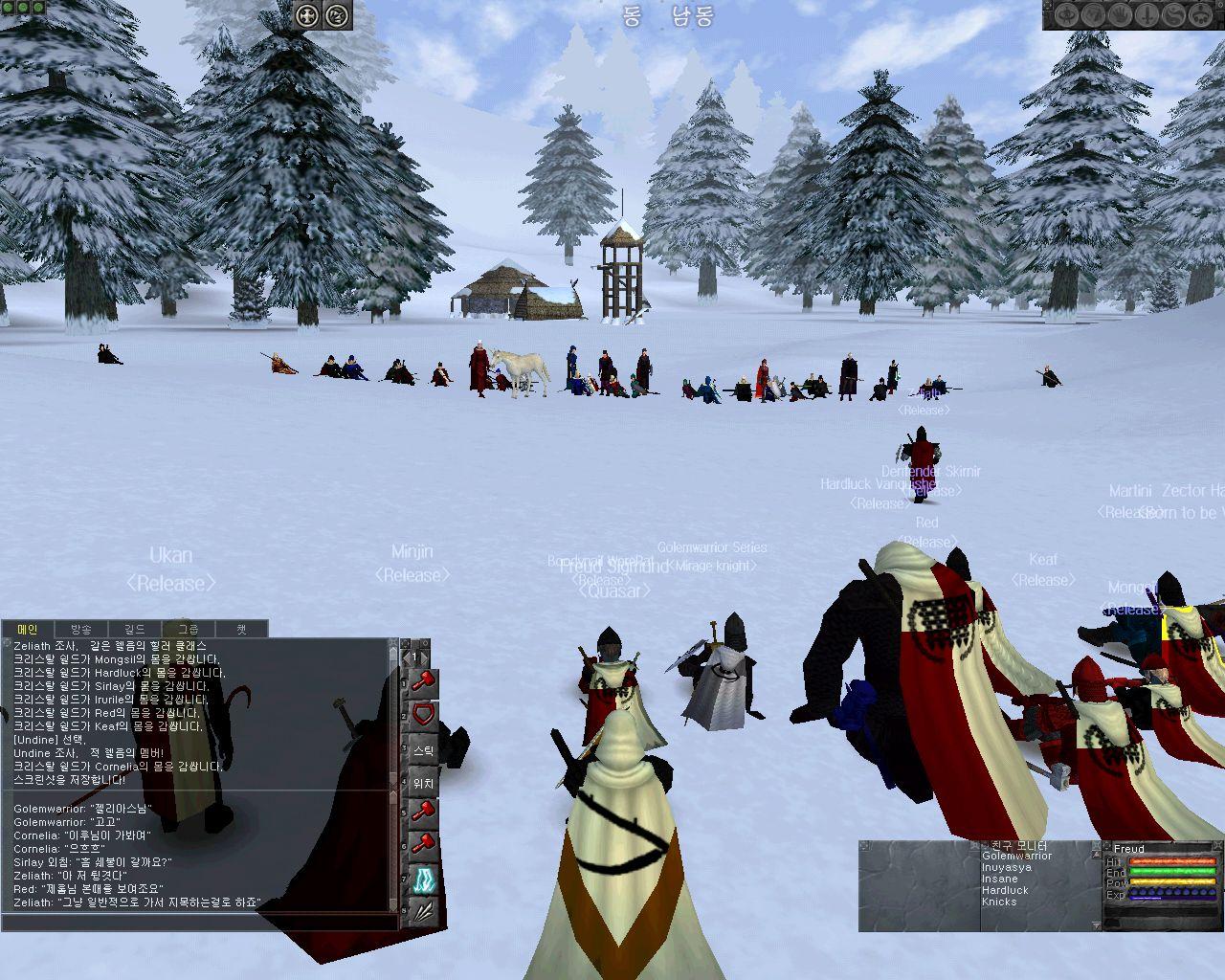Trigger the 위치 hotbar macro
This screenshot has width=1225, height=980.
click(424, 783)
